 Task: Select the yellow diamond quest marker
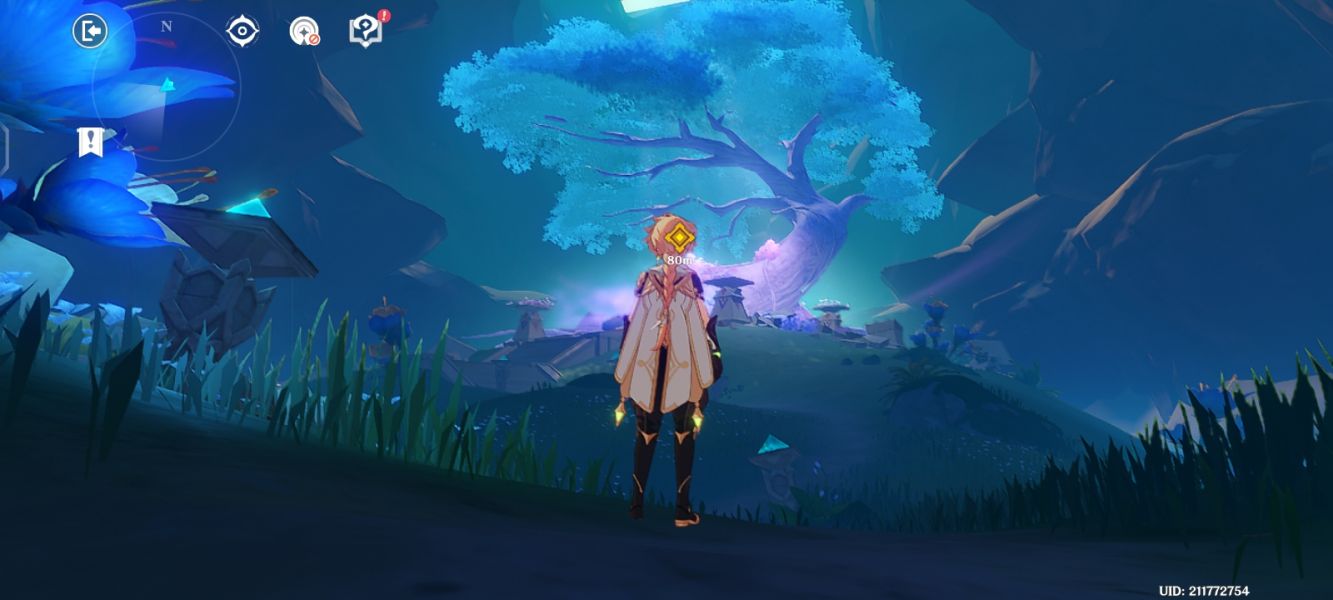point(680,238)
